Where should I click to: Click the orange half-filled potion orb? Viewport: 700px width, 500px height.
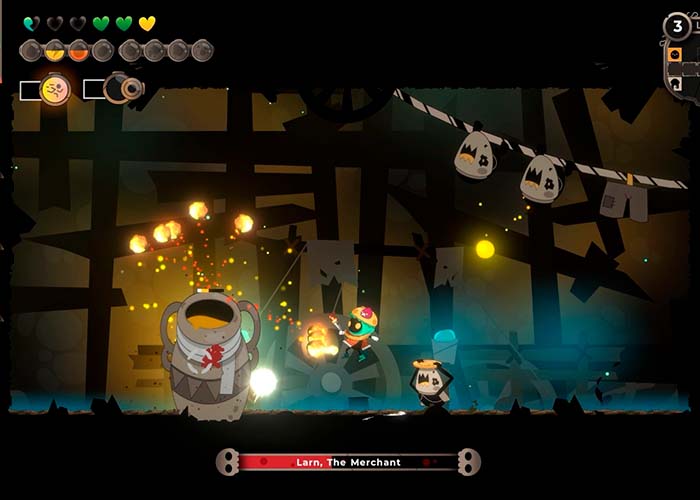[79, 50]
